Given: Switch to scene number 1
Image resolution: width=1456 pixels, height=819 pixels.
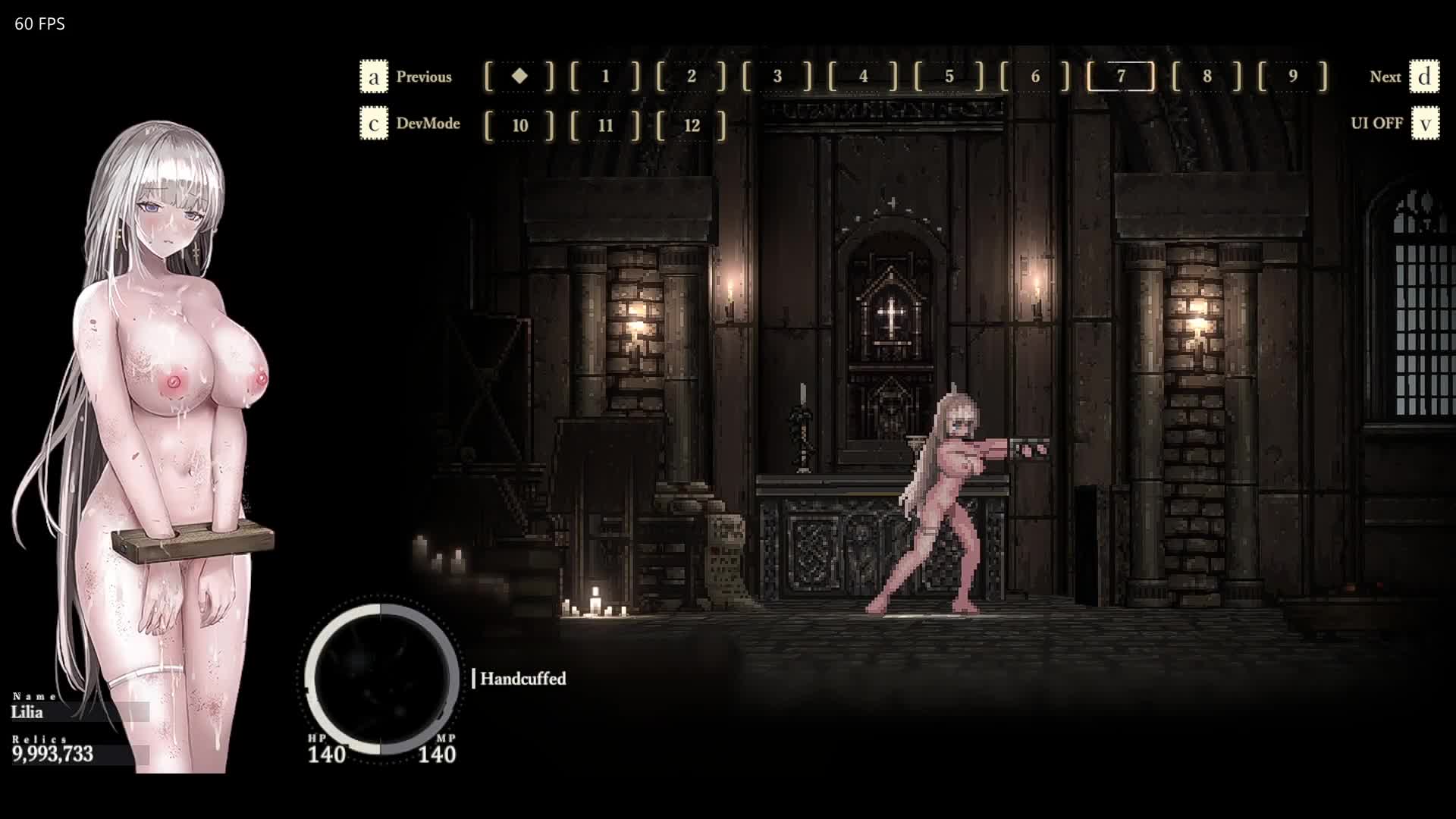Looking at the screenshot, I should (x=605, y=77).
